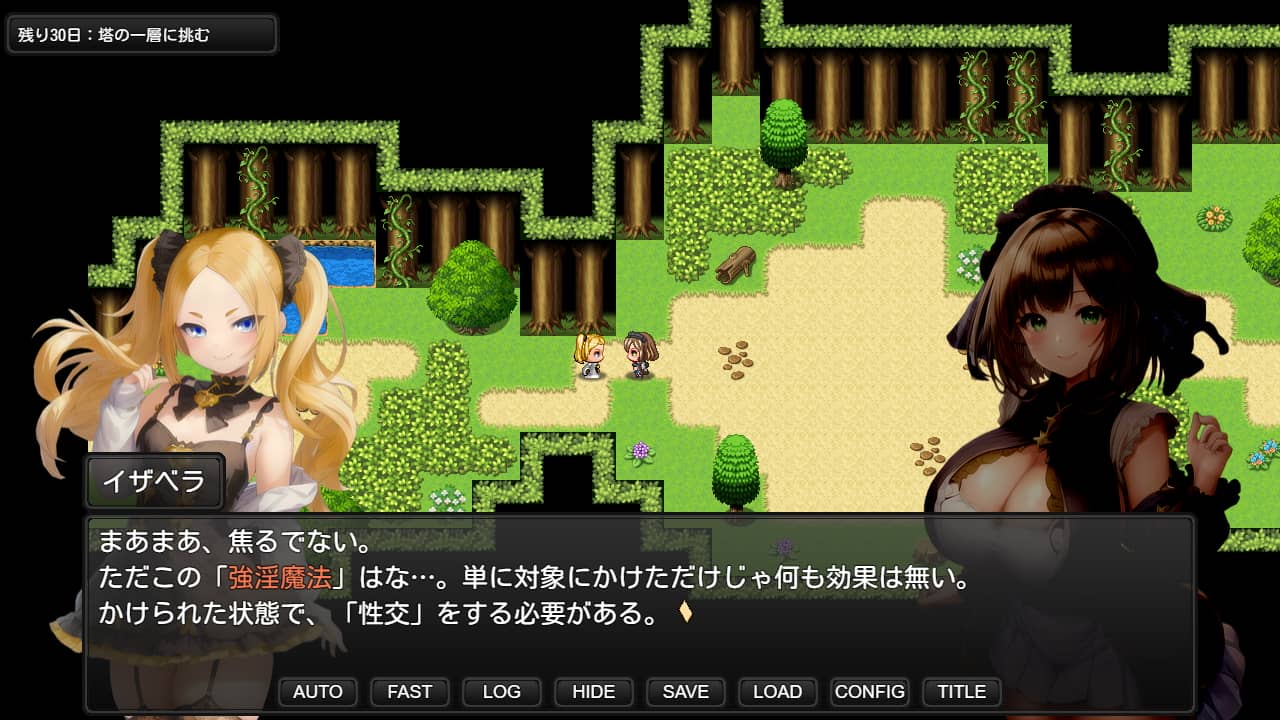Image resolution: width=1280 pixels, height=720 pixels.
Task: Click the イザベラ name box
Action: coord(154,481)
